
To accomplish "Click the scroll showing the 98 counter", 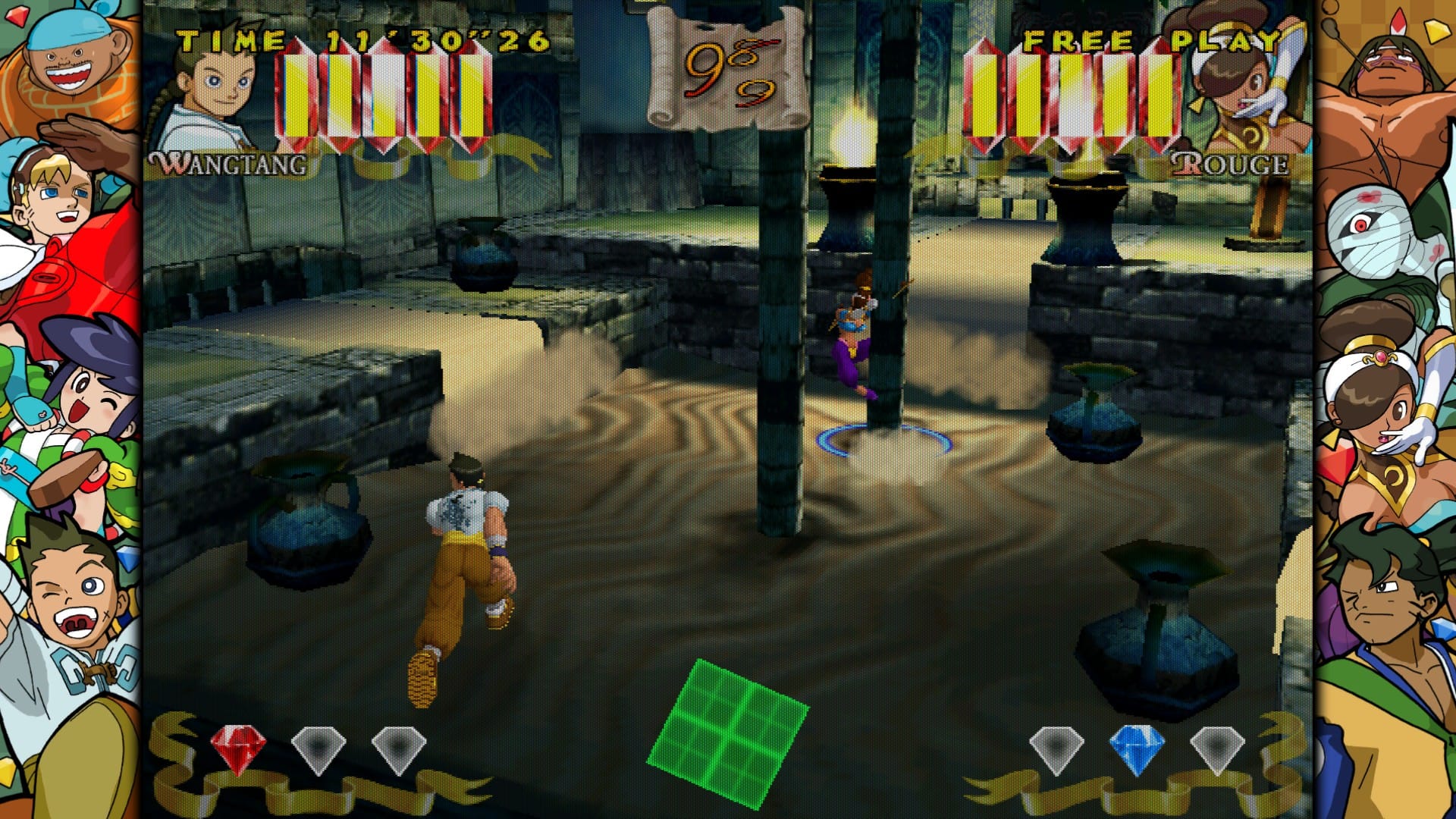I will pos(720,64).
